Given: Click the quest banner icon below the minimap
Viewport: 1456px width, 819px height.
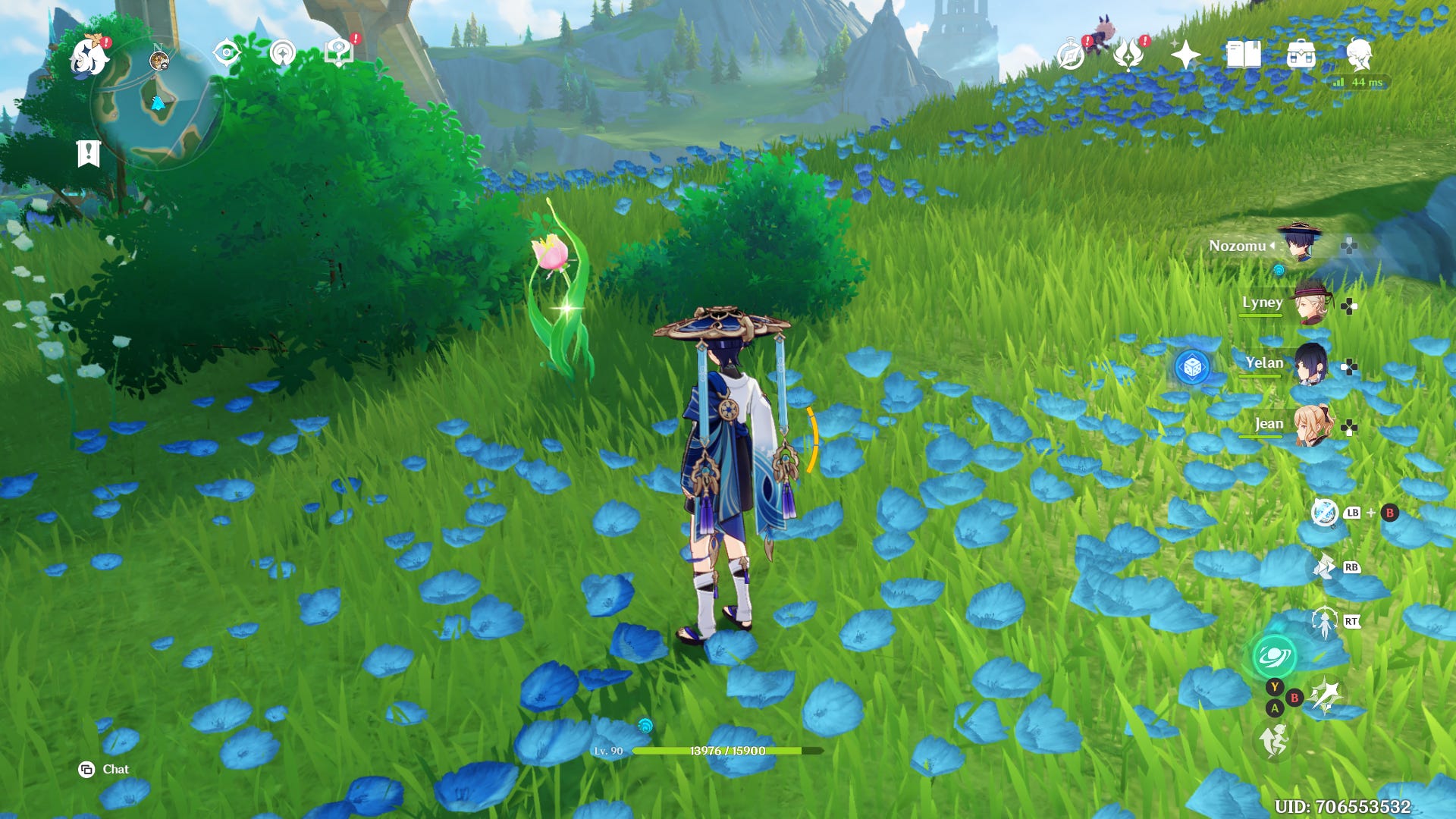Looking at the screenshot, I should tap(89, 152).
